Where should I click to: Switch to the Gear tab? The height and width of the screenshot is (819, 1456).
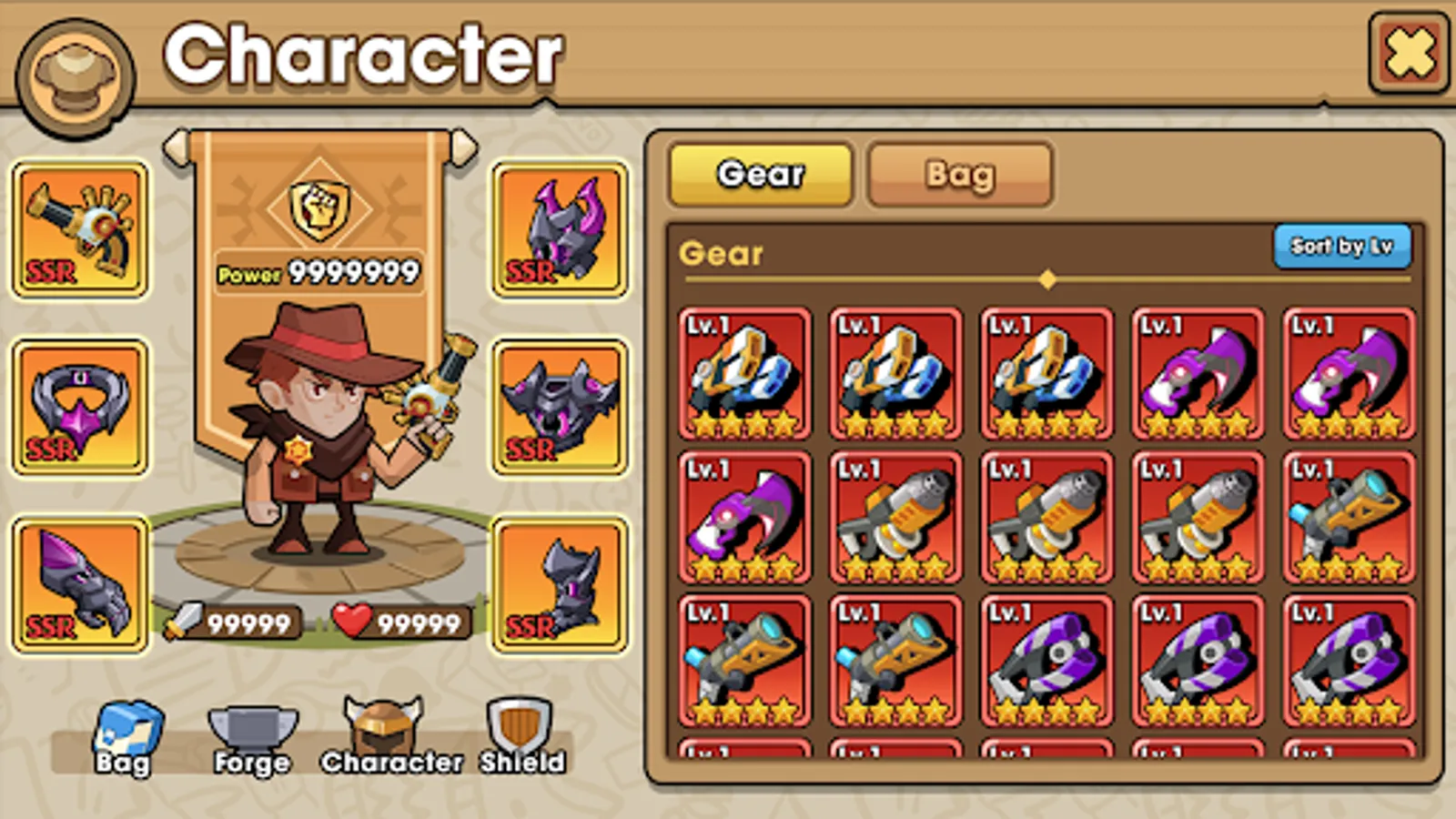761,173
